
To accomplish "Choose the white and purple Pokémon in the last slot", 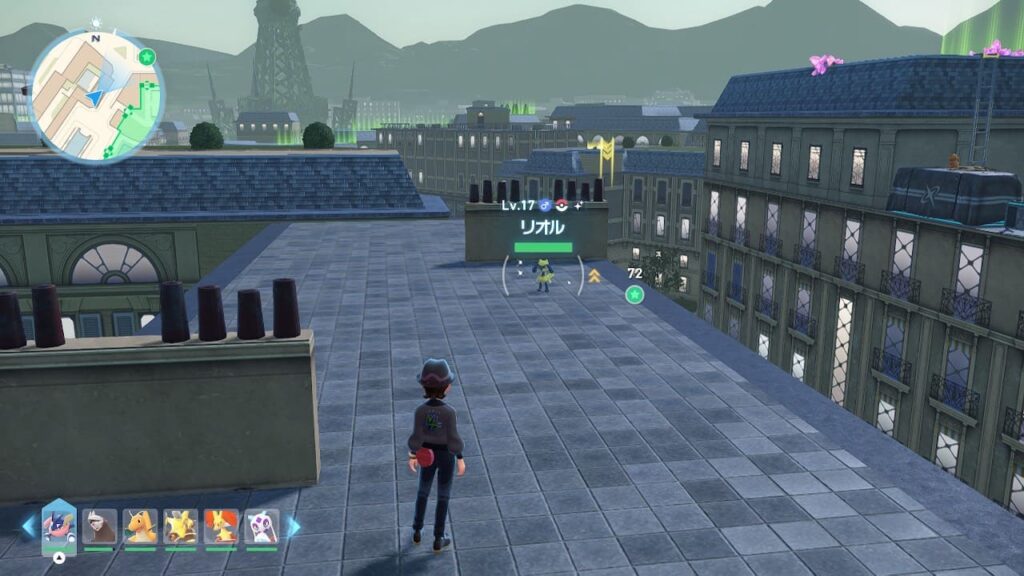I will click(x=261, y=526).
